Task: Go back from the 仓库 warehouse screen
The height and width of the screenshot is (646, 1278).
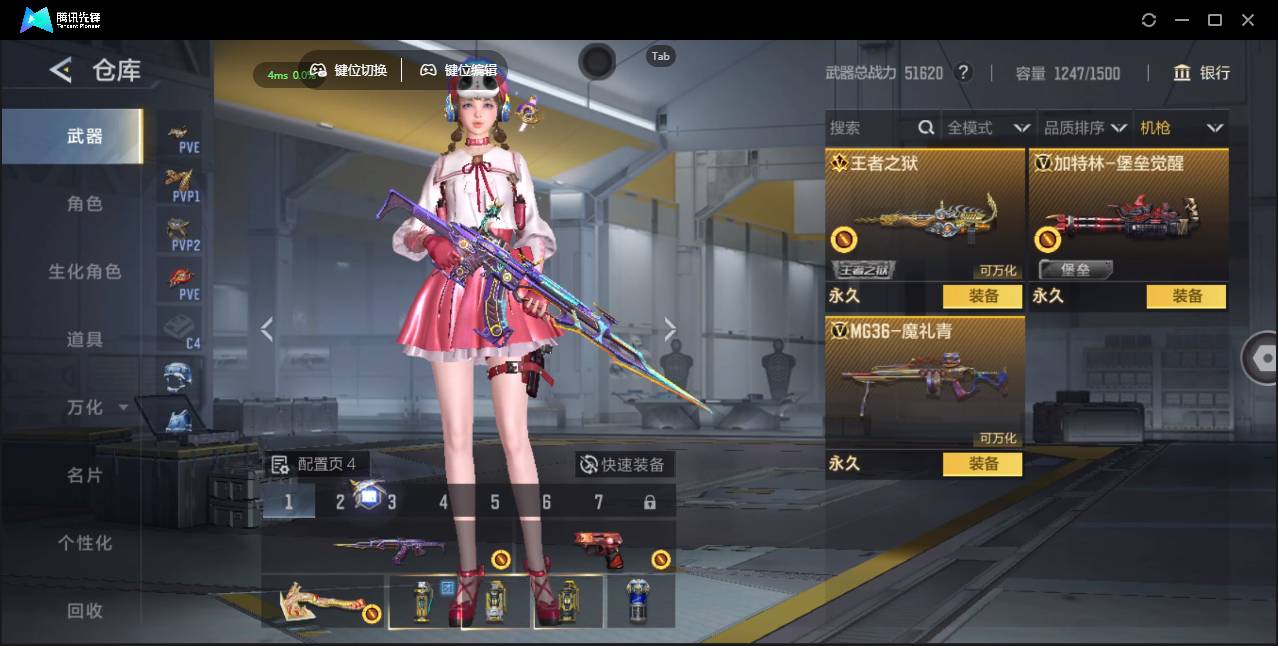Action: (61, 70)
